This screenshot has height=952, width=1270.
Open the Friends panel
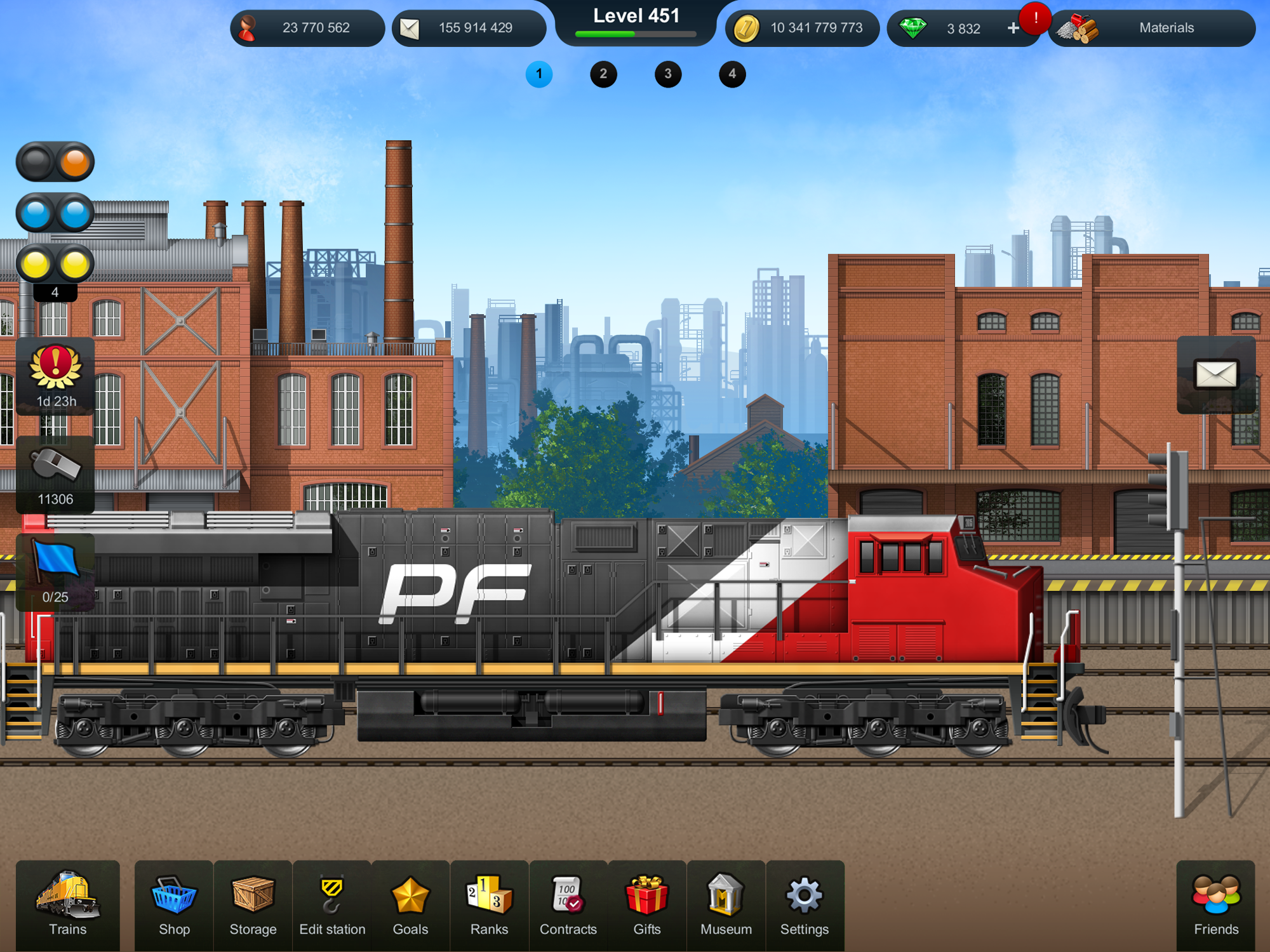1215,904
